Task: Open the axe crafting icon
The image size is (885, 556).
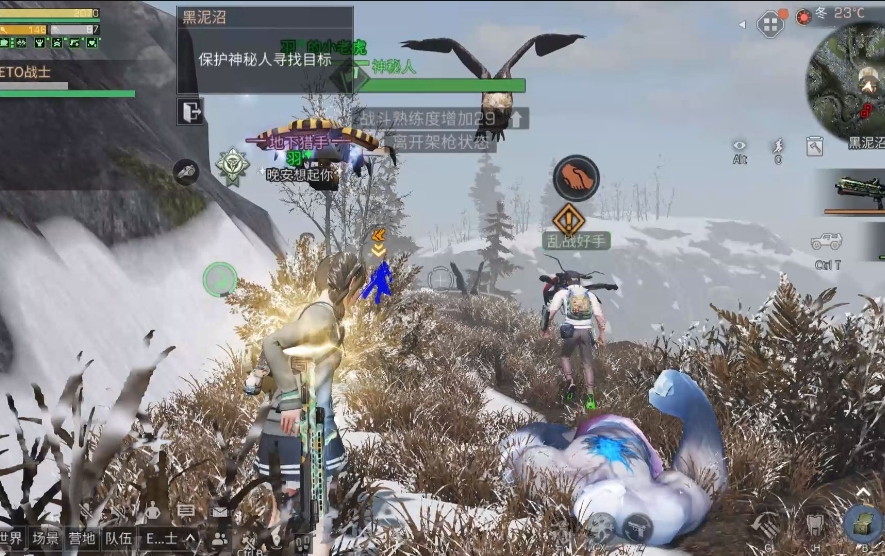Action: tap(814, 147)
